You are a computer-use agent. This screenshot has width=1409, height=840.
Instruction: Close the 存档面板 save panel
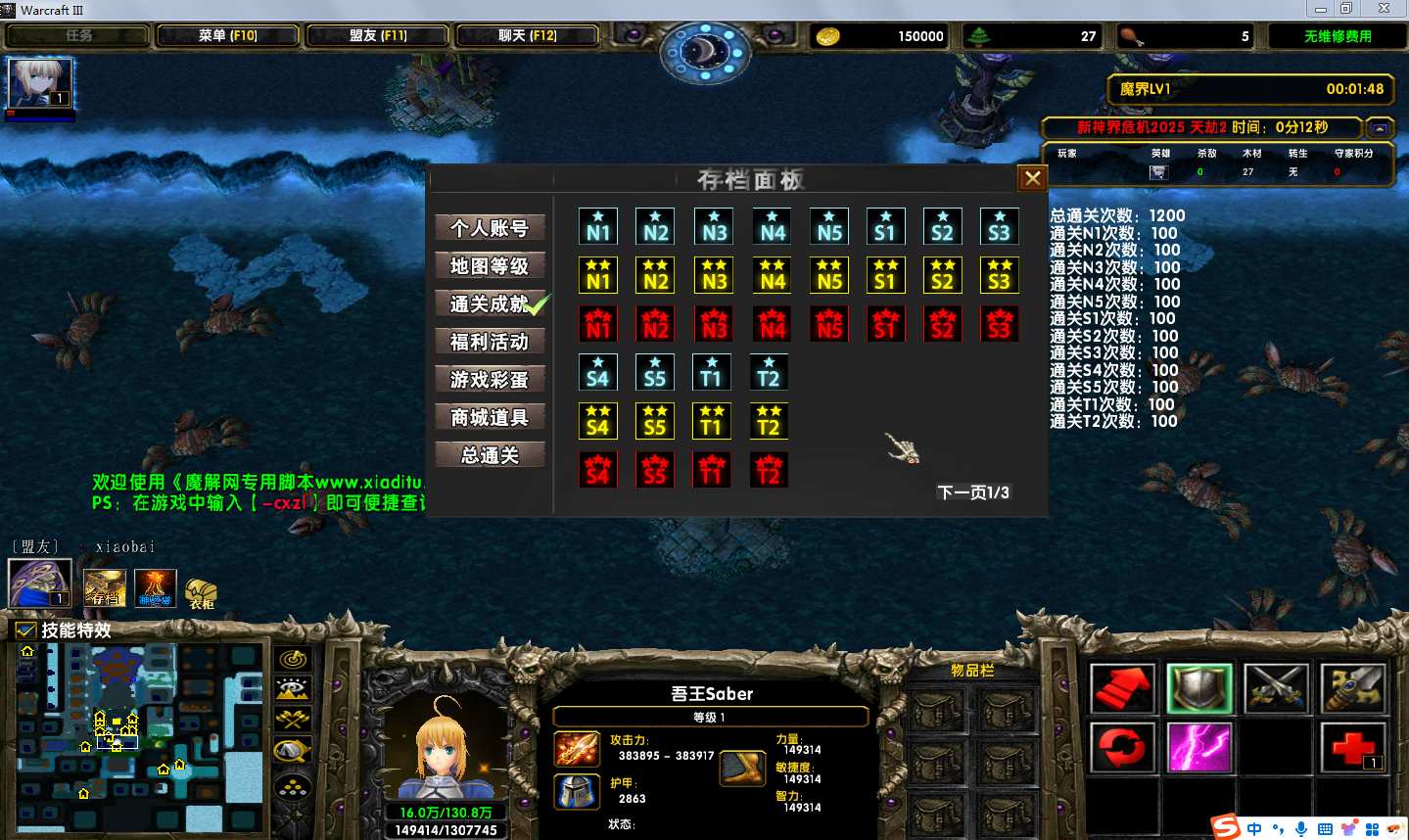(1032, 178)
